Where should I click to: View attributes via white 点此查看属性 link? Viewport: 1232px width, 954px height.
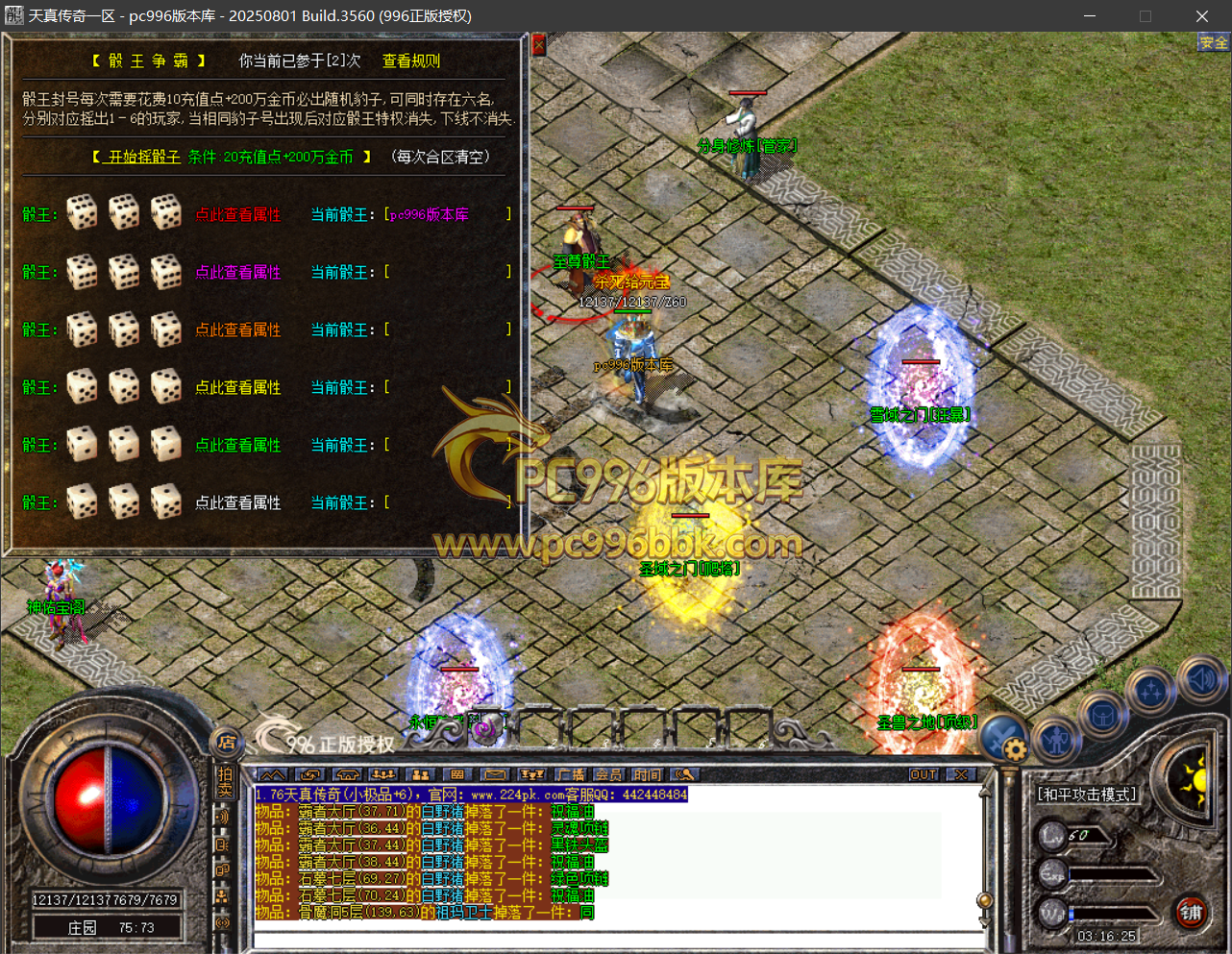click(x=238, y=502)
